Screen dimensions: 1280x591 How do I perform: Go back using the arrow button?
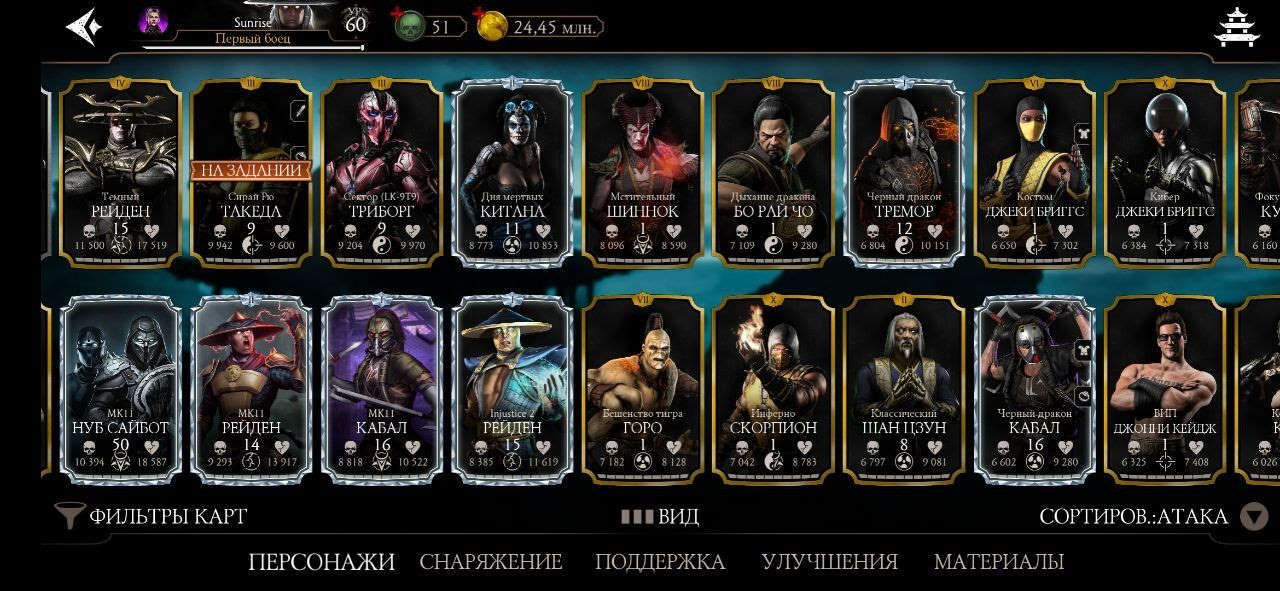(x=84, y=27)
